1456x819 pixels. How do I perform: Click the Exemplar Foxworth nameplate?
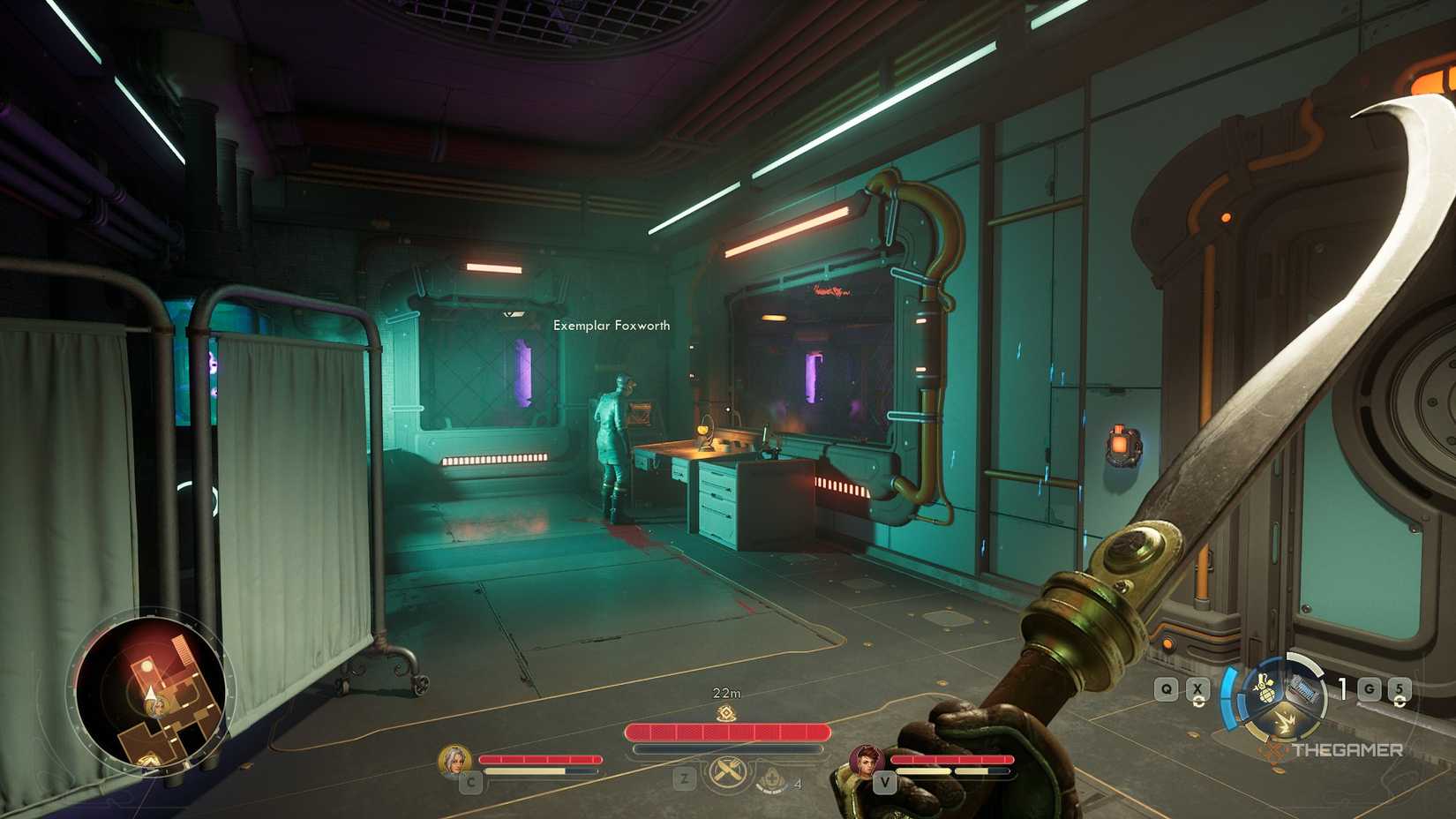(x=612, y=326)
